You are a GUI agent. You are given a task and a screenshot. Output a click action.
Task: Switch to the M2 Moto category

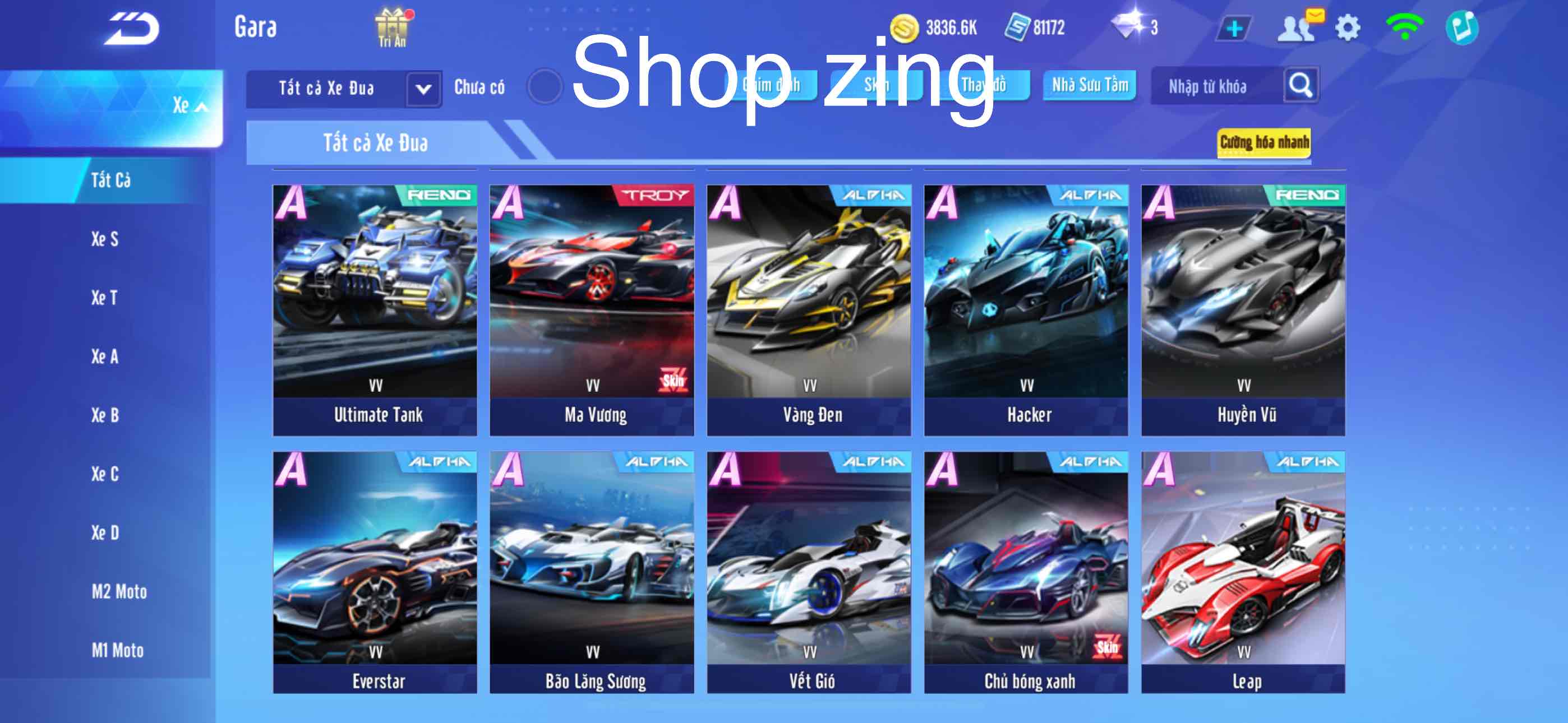119,591
